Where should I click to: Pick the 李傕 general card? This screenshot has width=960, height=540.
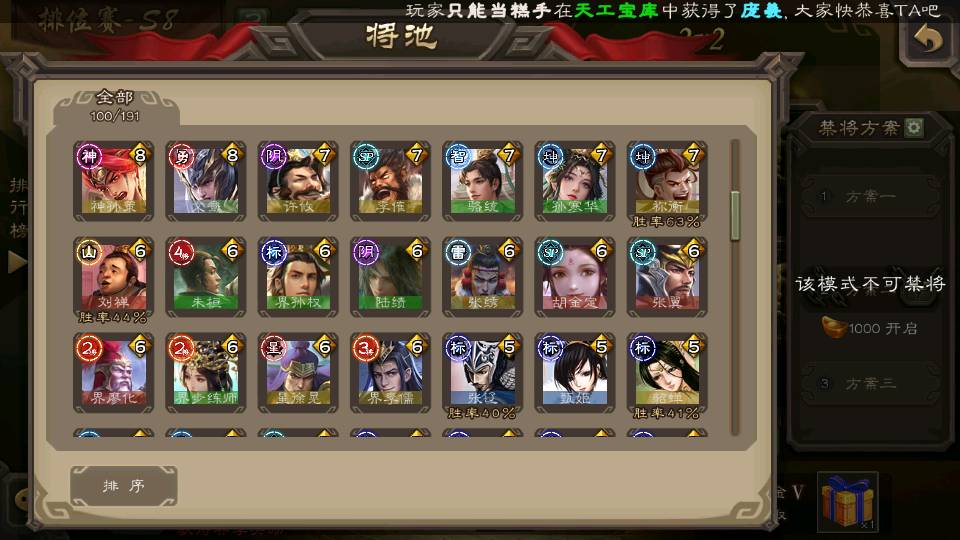point(389,180)
